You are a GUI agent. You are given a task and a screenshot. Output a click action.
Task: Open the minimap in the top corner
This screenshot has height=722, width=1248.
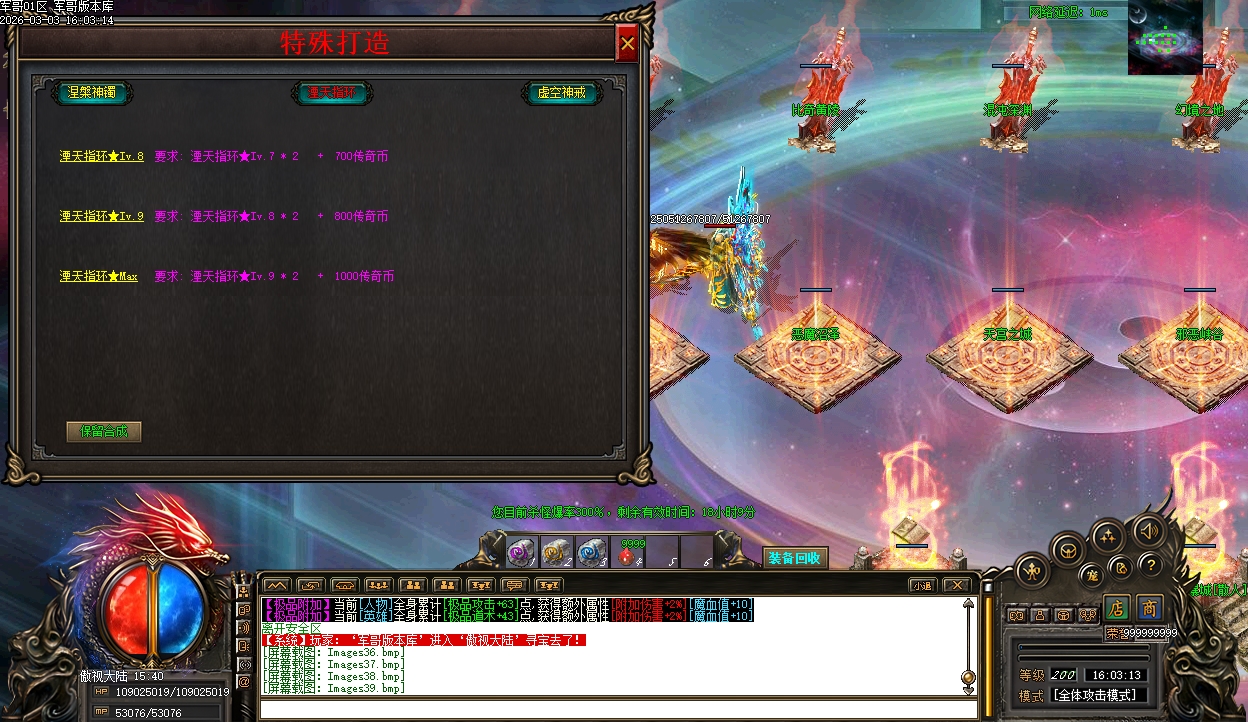[x=1165, y=38]
